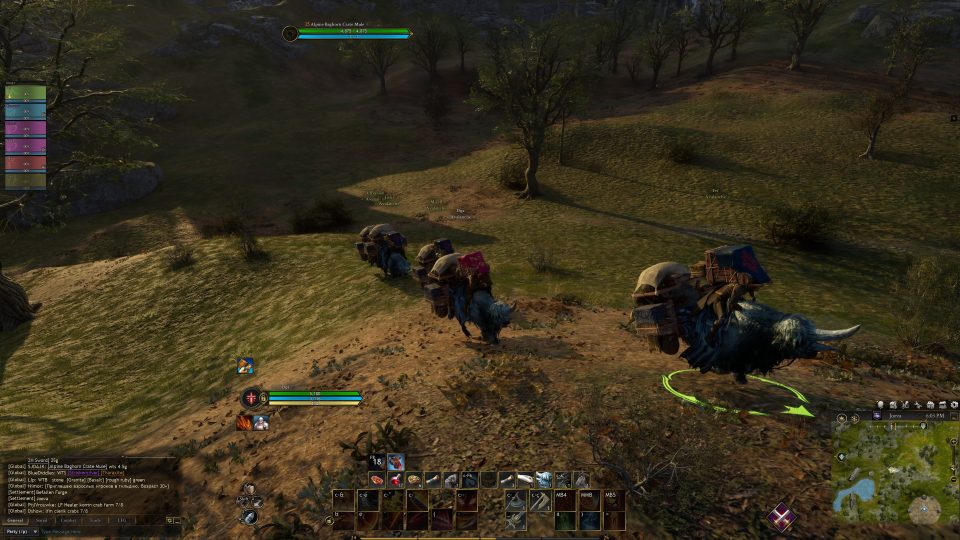The image size is (960, 540).
Task: Use the raw meat food item slot
Action: (x=377, y=480)
